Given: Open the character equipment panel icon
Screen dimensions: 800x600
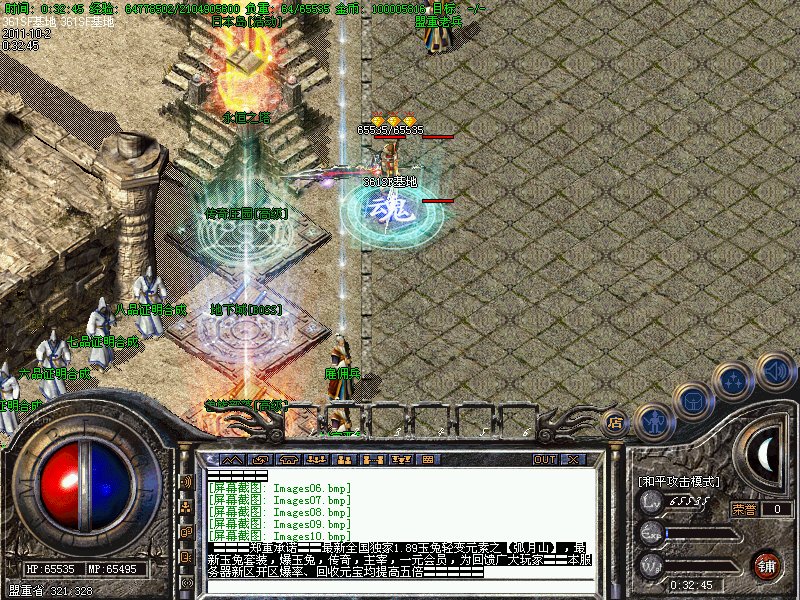Looking at the screenshot, I should point(653,420).
